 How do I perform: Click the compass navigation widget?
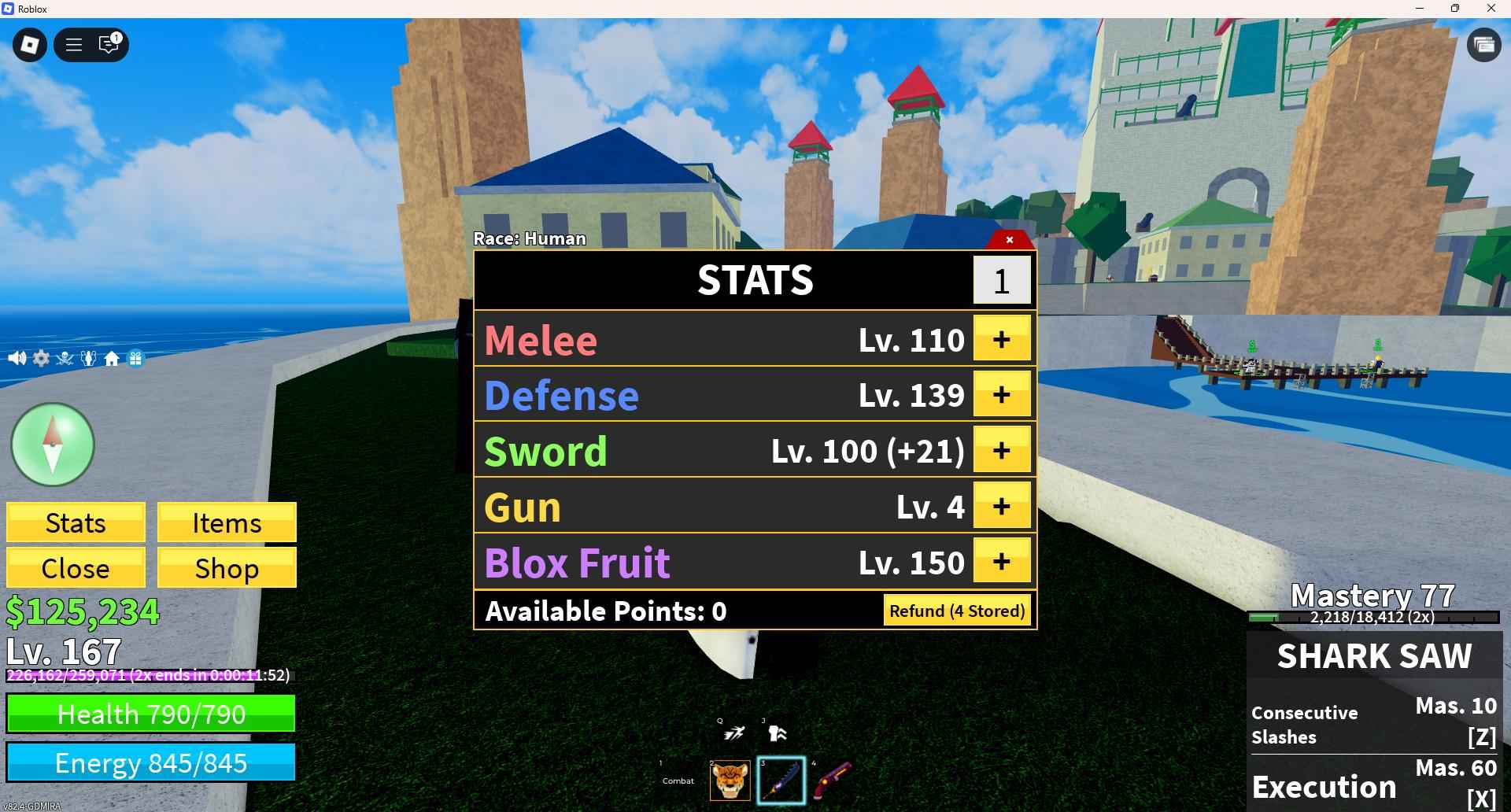(x=51, y=445)
